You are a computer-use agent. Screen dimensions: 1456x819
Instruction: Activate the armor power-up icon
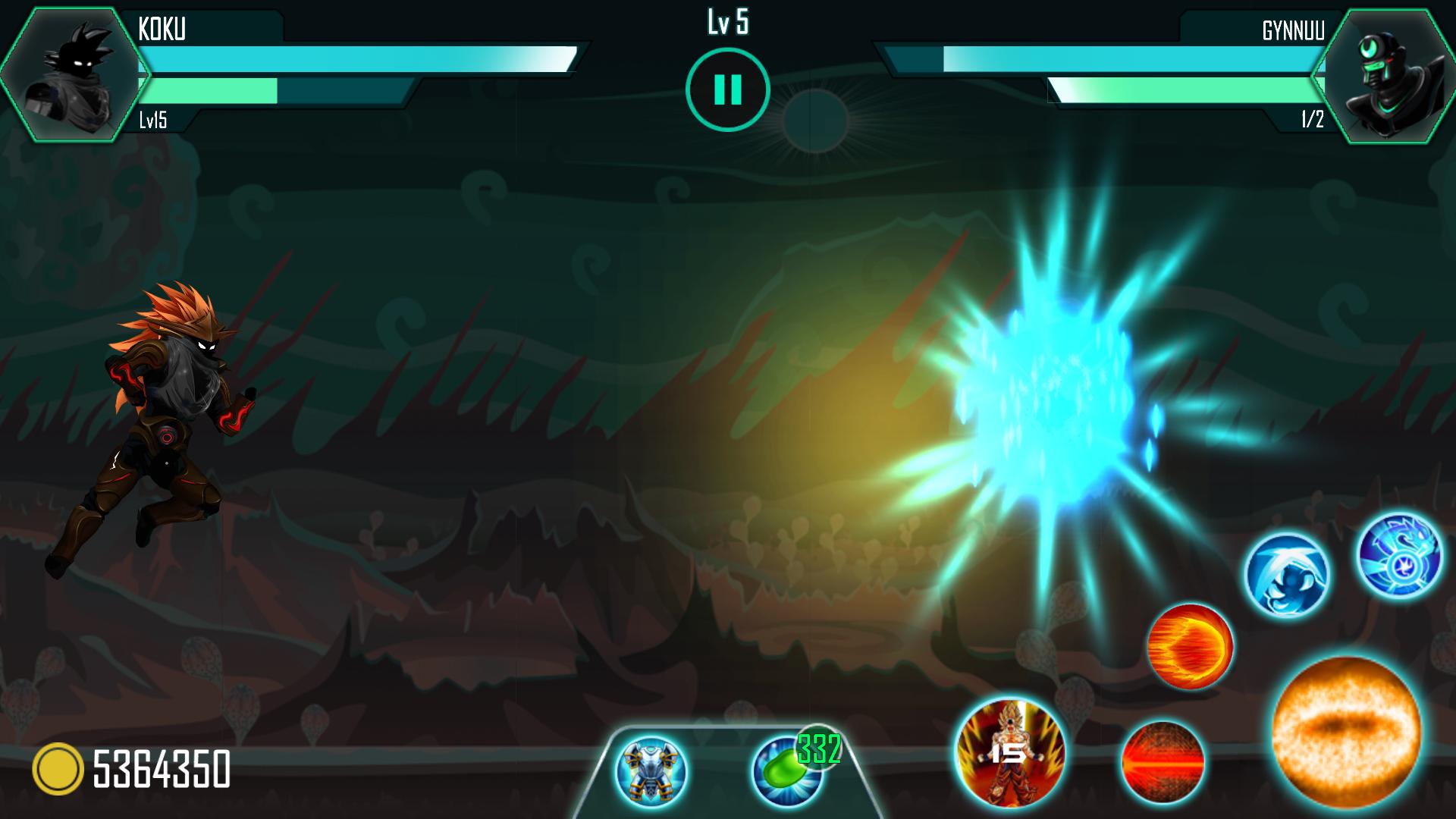pyautogui.click(x=651, y=771)
